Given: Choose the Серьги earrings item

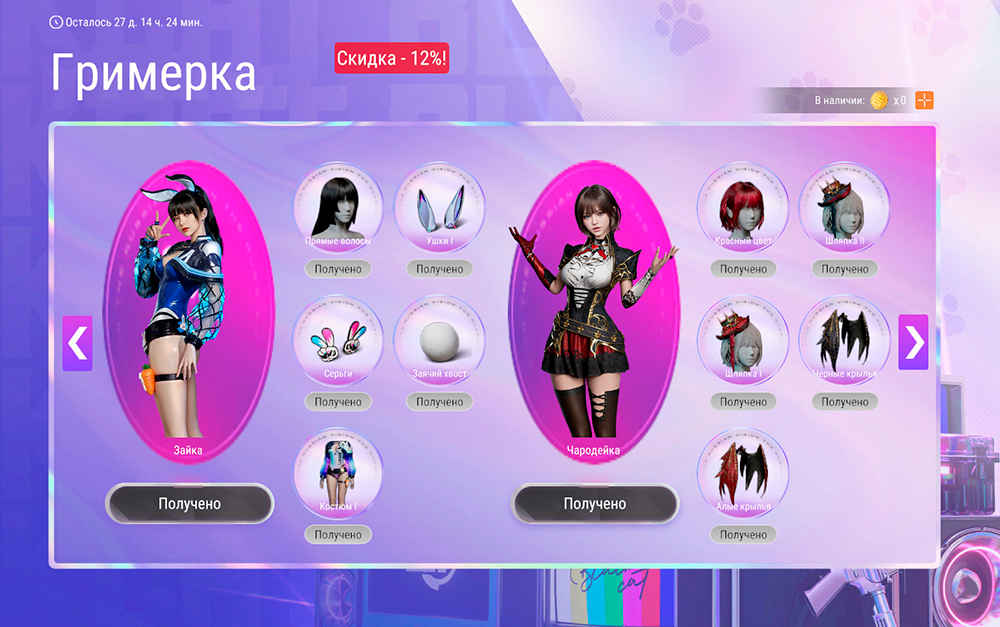Looking at the screenshot, I should click(x=337, y=340).
